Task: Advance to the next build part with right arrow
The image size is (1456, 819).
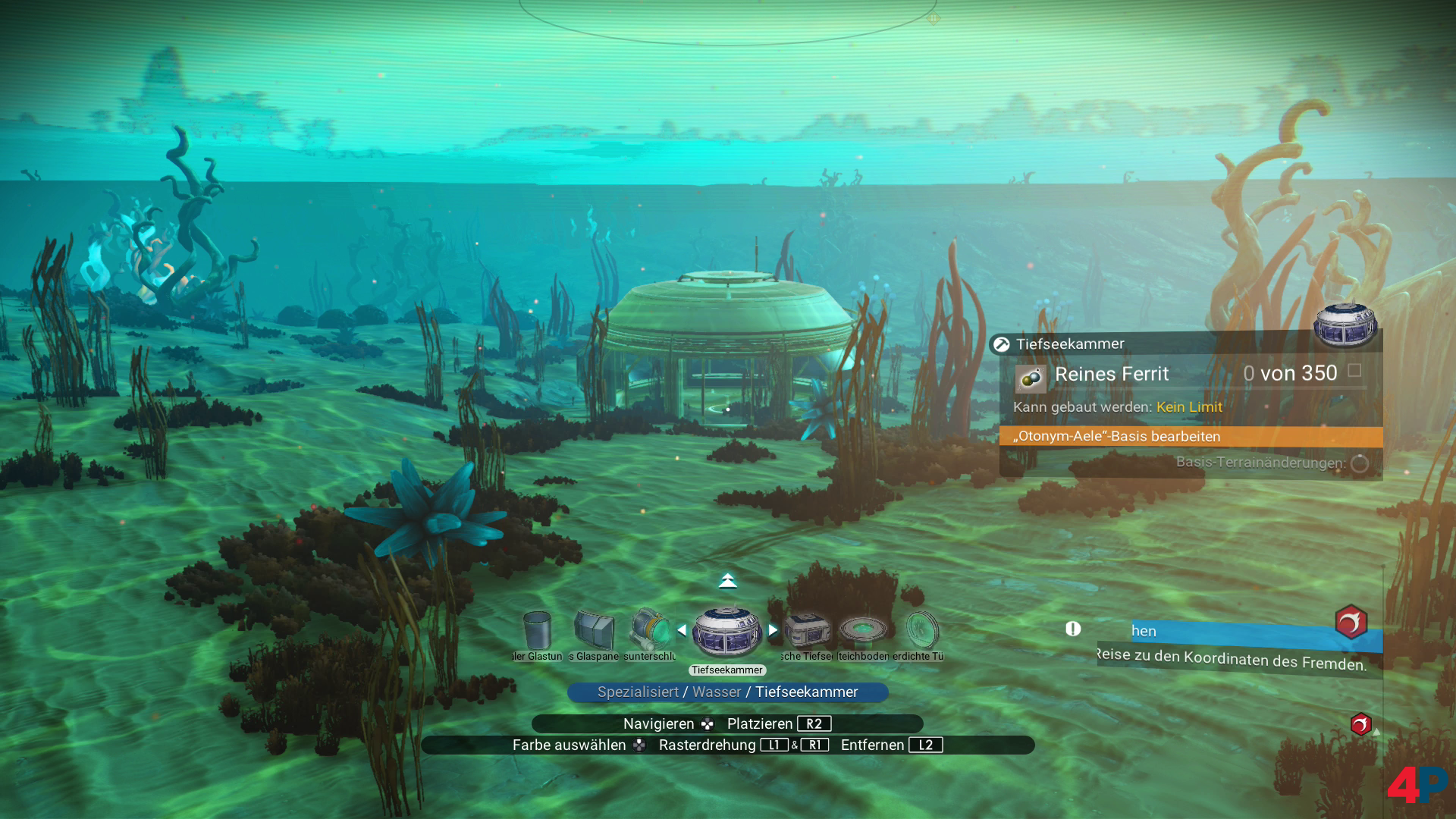Action: pyautogui.click(x=773, y=630)
